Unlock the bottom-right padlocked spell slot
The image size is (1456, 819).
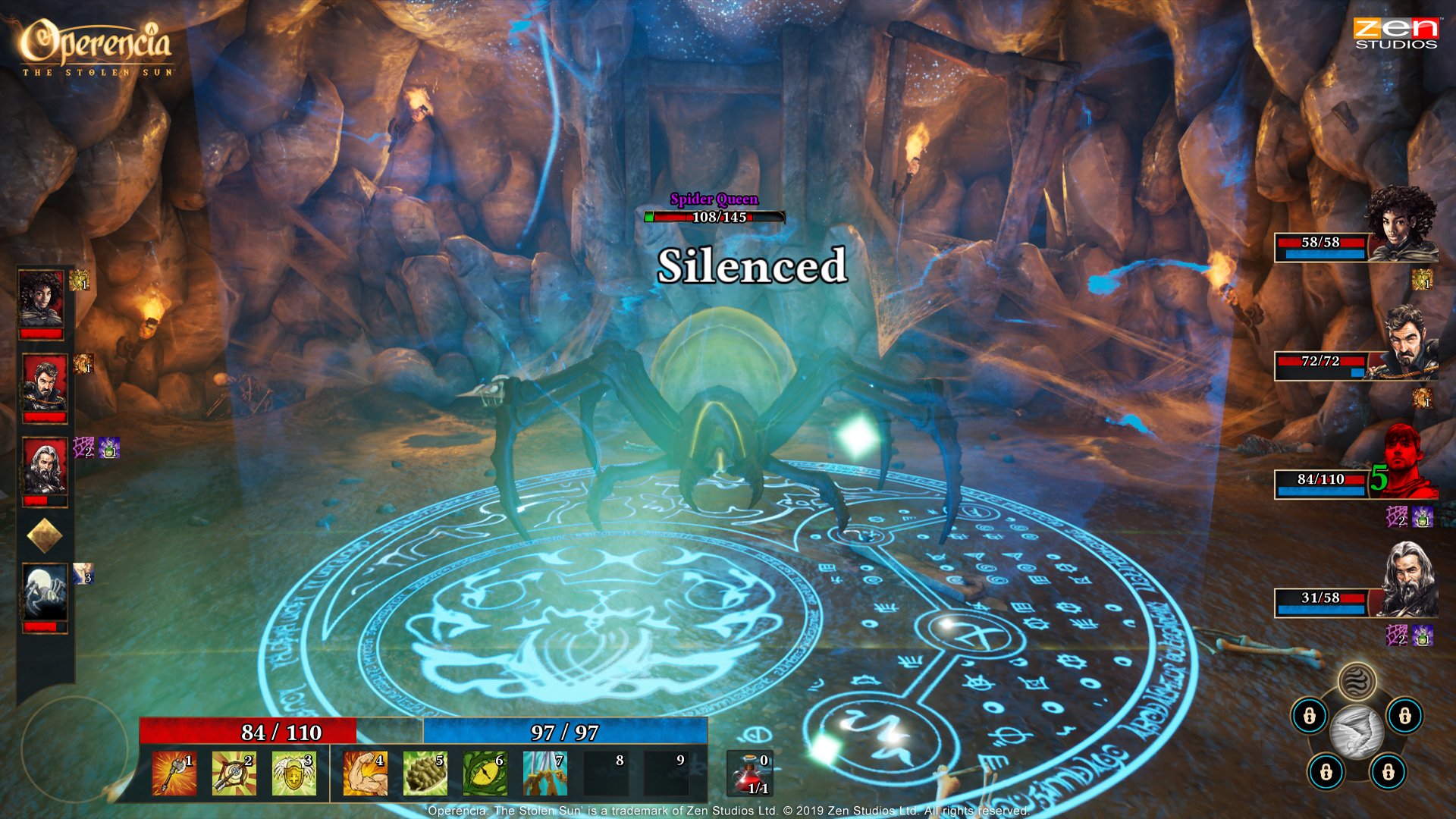pyautogui.click(x=1388, y=770)
